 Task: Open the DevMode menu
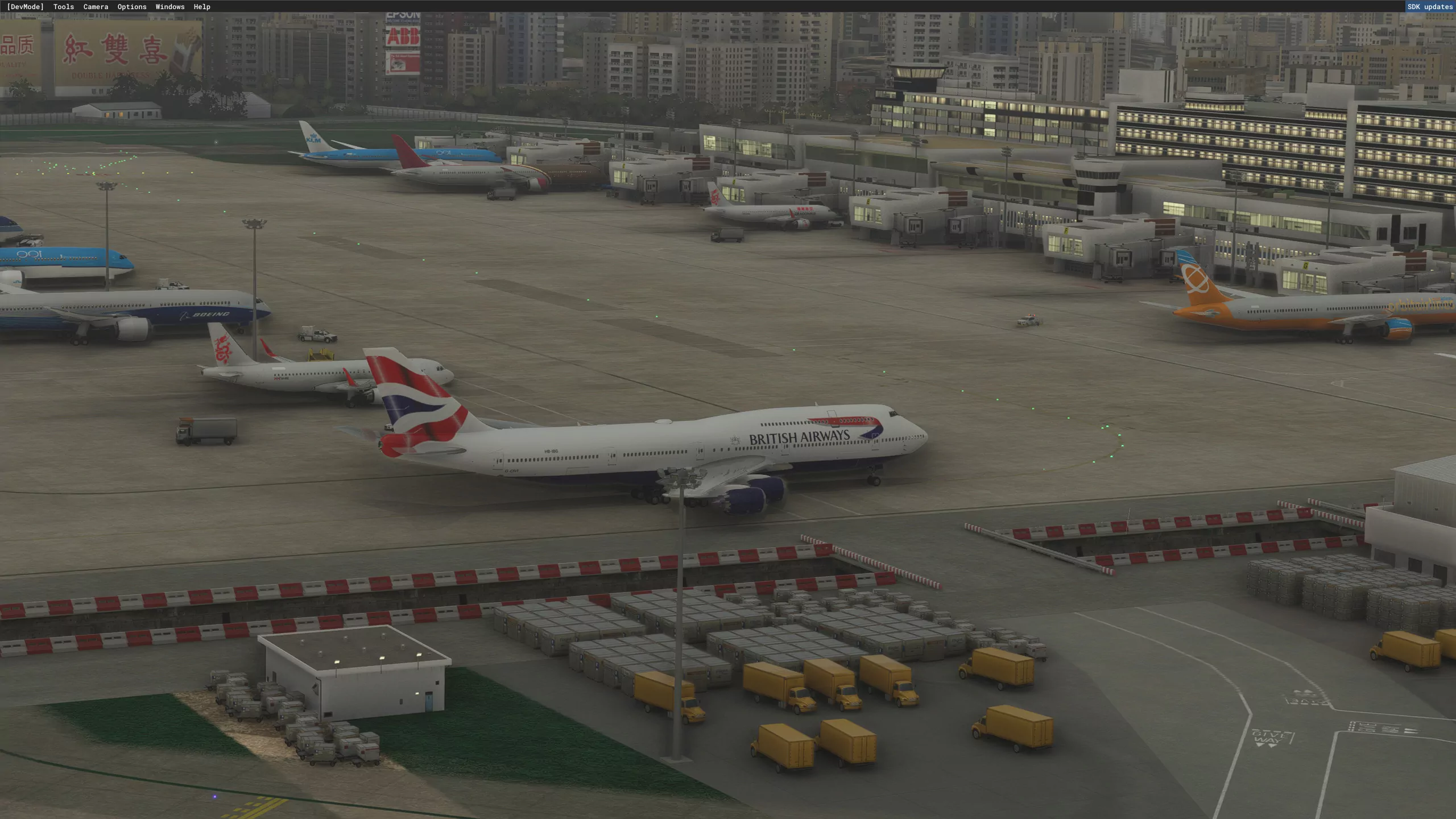pos(25,7)
